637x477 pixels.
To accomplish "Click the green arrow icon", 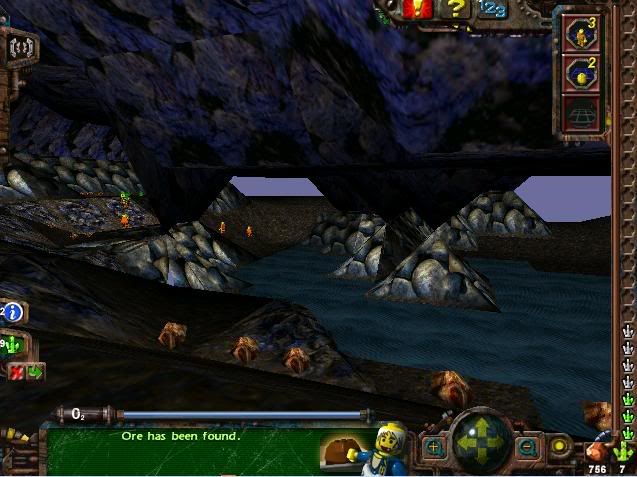I will [x=36, y=373].
